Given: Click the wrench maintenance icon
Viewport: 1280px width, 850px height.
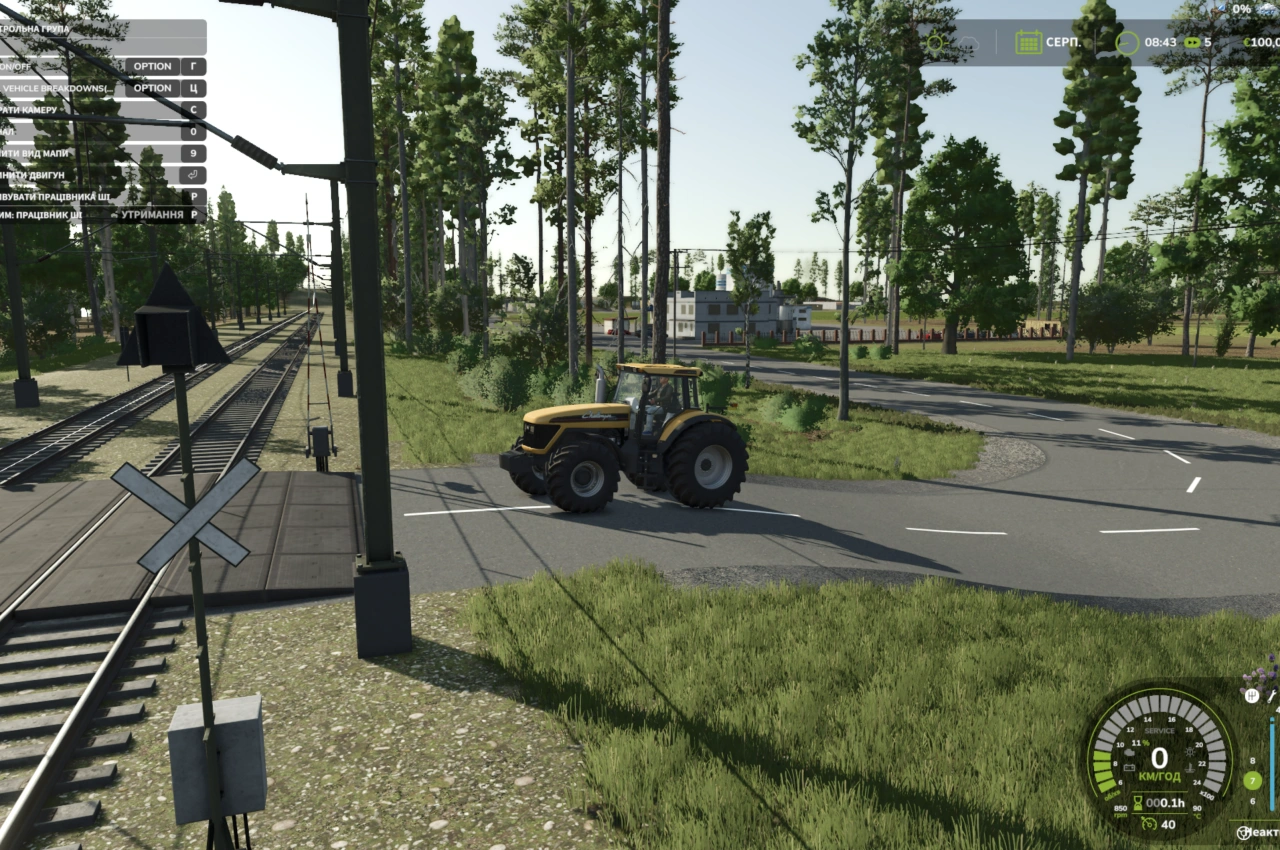Looking at the screenshot, I should click(x=1272, y=696).
